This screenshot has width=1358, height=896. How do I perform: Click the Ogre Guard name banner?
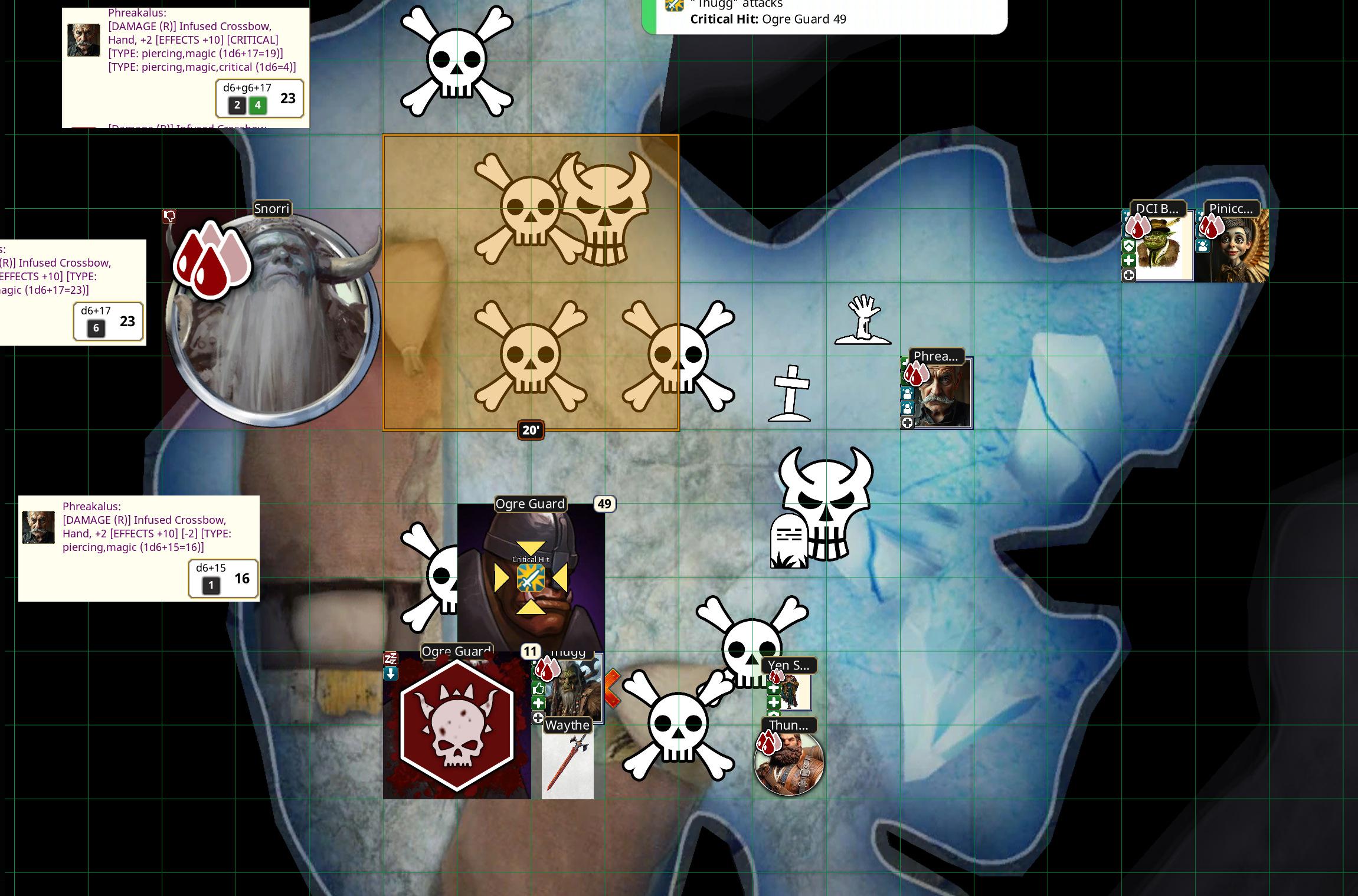click(529, 504)
